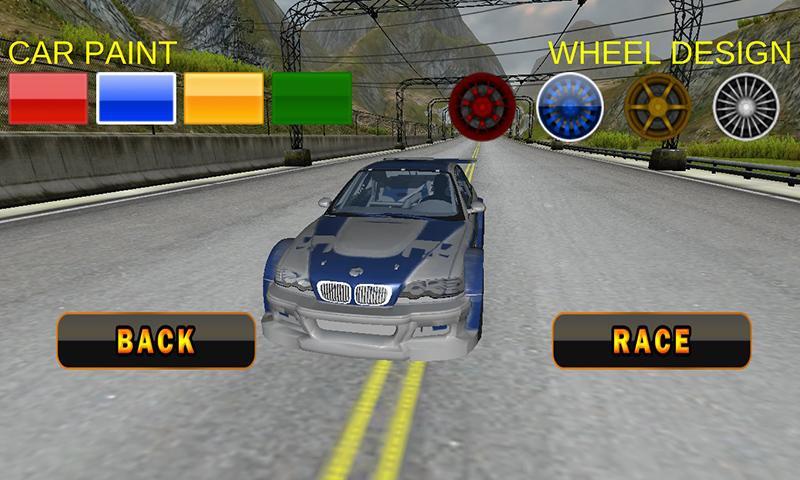This screenshot has width=800, height=480.
Task: Go back with the BACK button
Action: coord(156,340)
